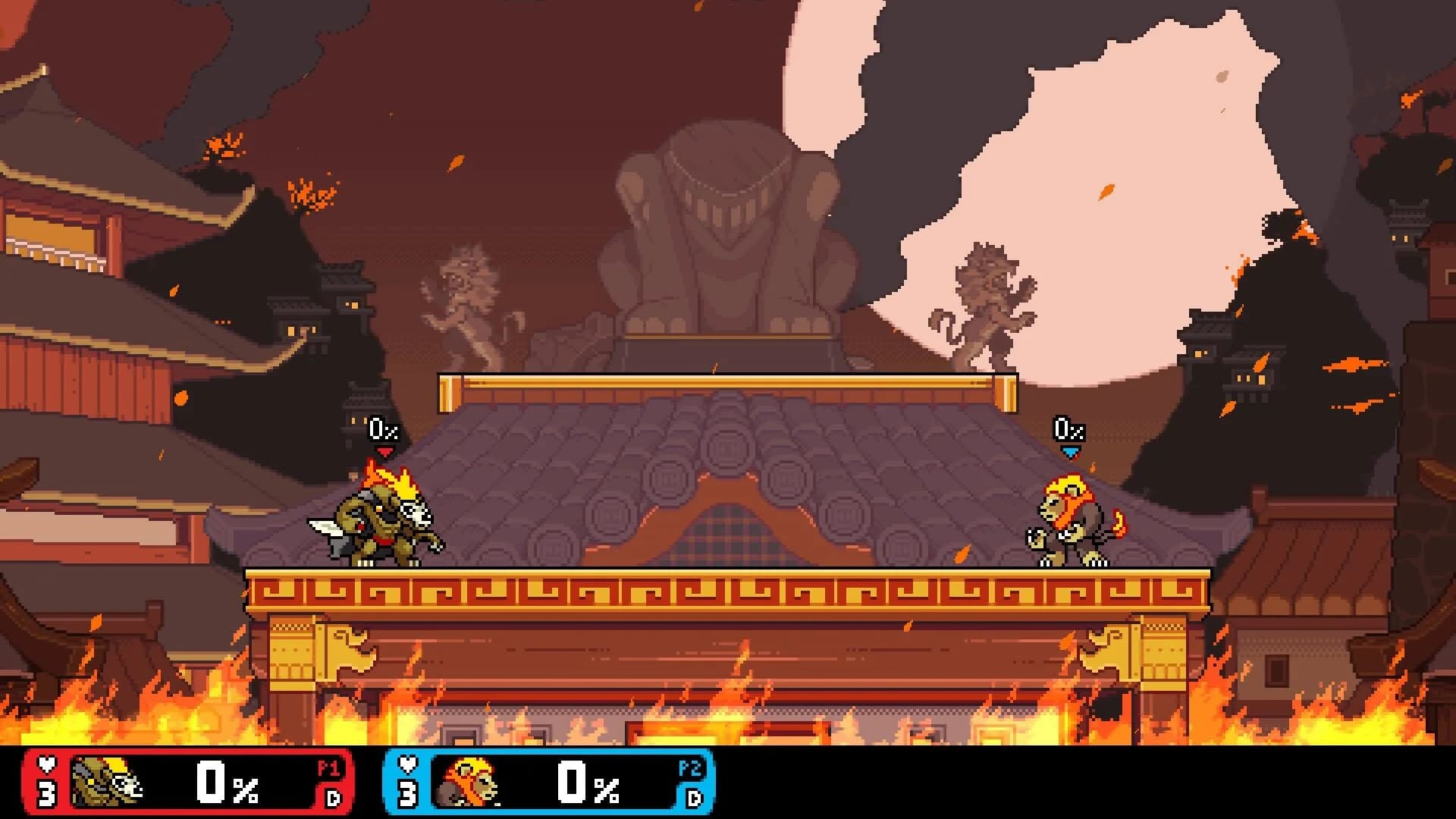
Task: Click the 0% indicator floating above Player 2
Action: [1069, 430]
